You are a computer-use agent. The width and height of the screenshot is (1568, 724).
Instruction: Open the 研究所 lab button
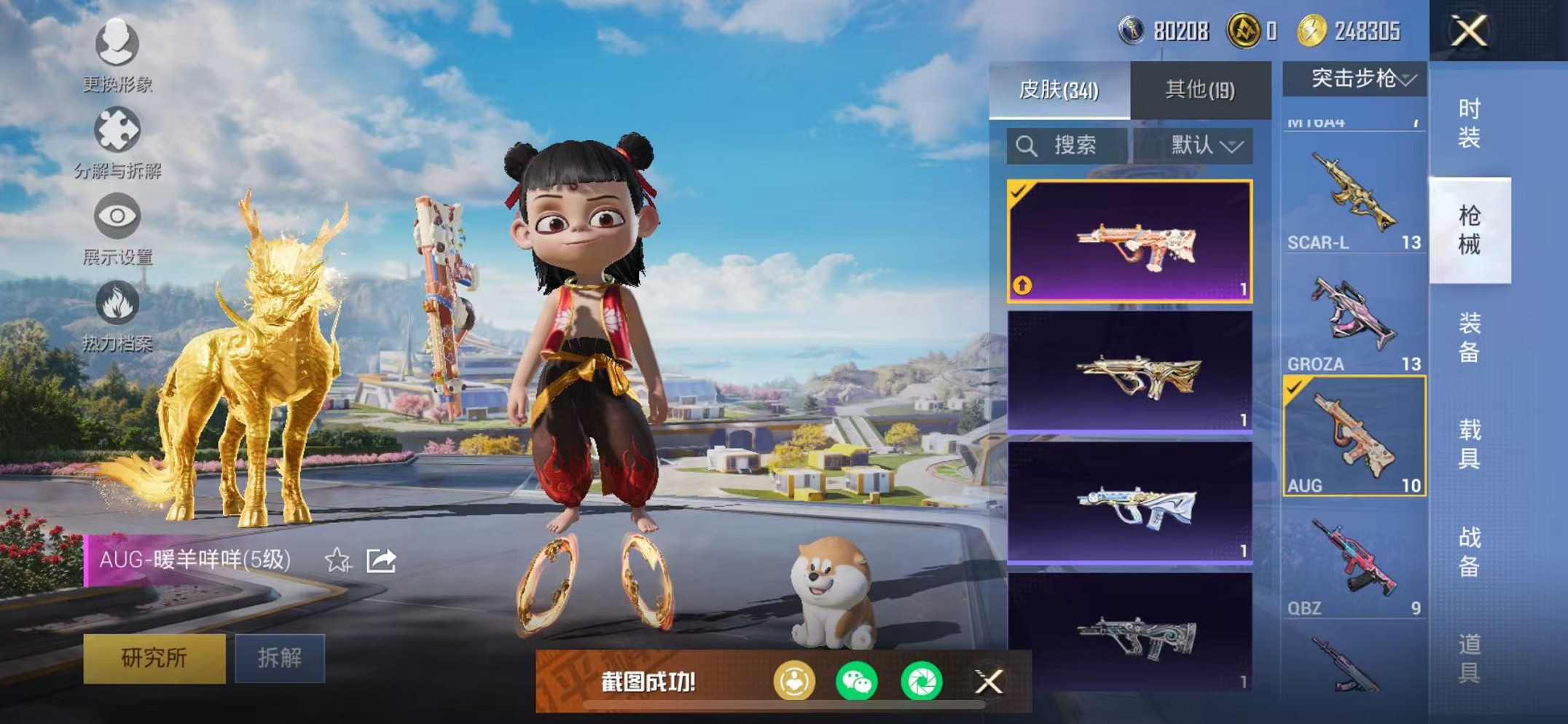154,658
